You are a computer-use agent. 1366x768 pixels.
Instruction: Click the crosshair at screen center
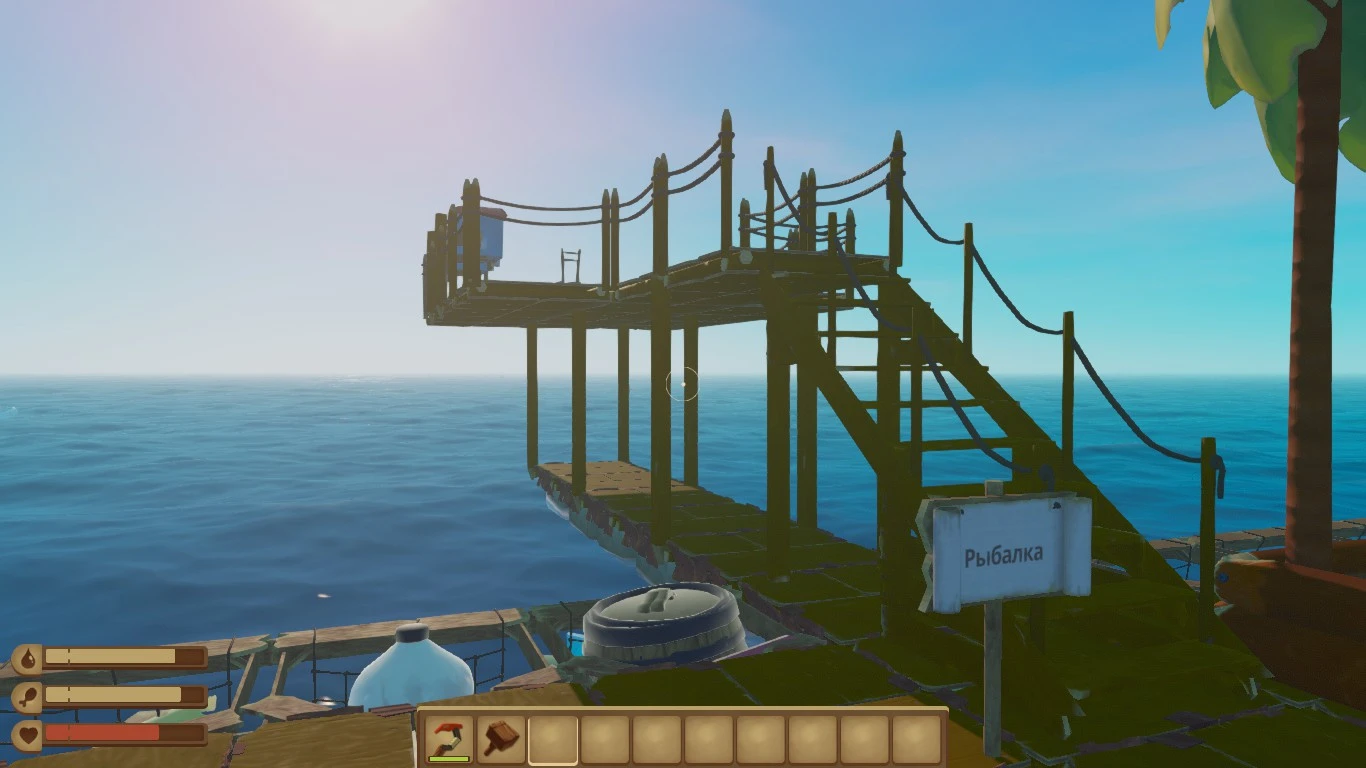point(683,384)
